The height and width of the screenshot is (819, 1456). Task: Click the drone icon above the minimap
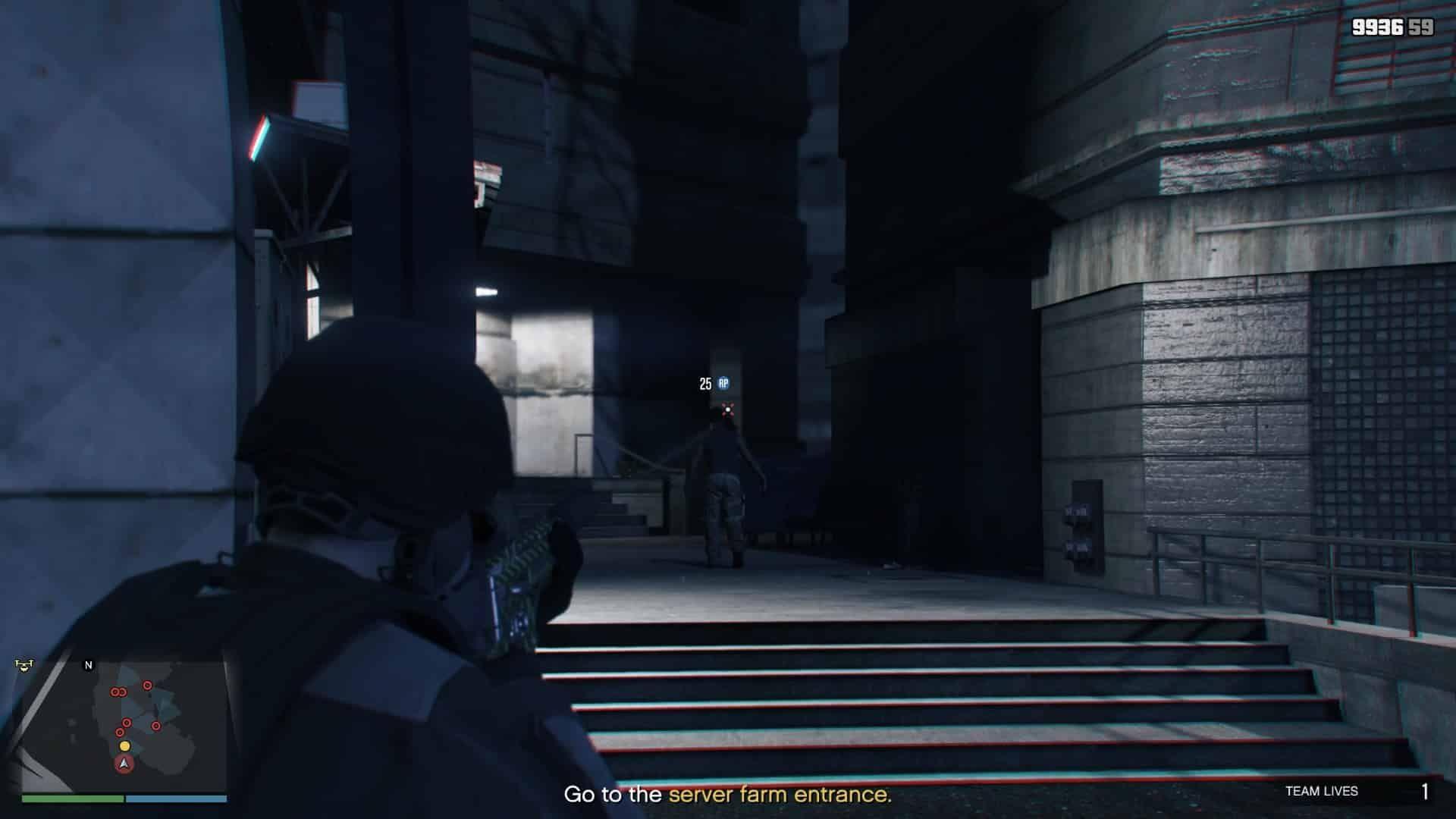coord(24,665)
